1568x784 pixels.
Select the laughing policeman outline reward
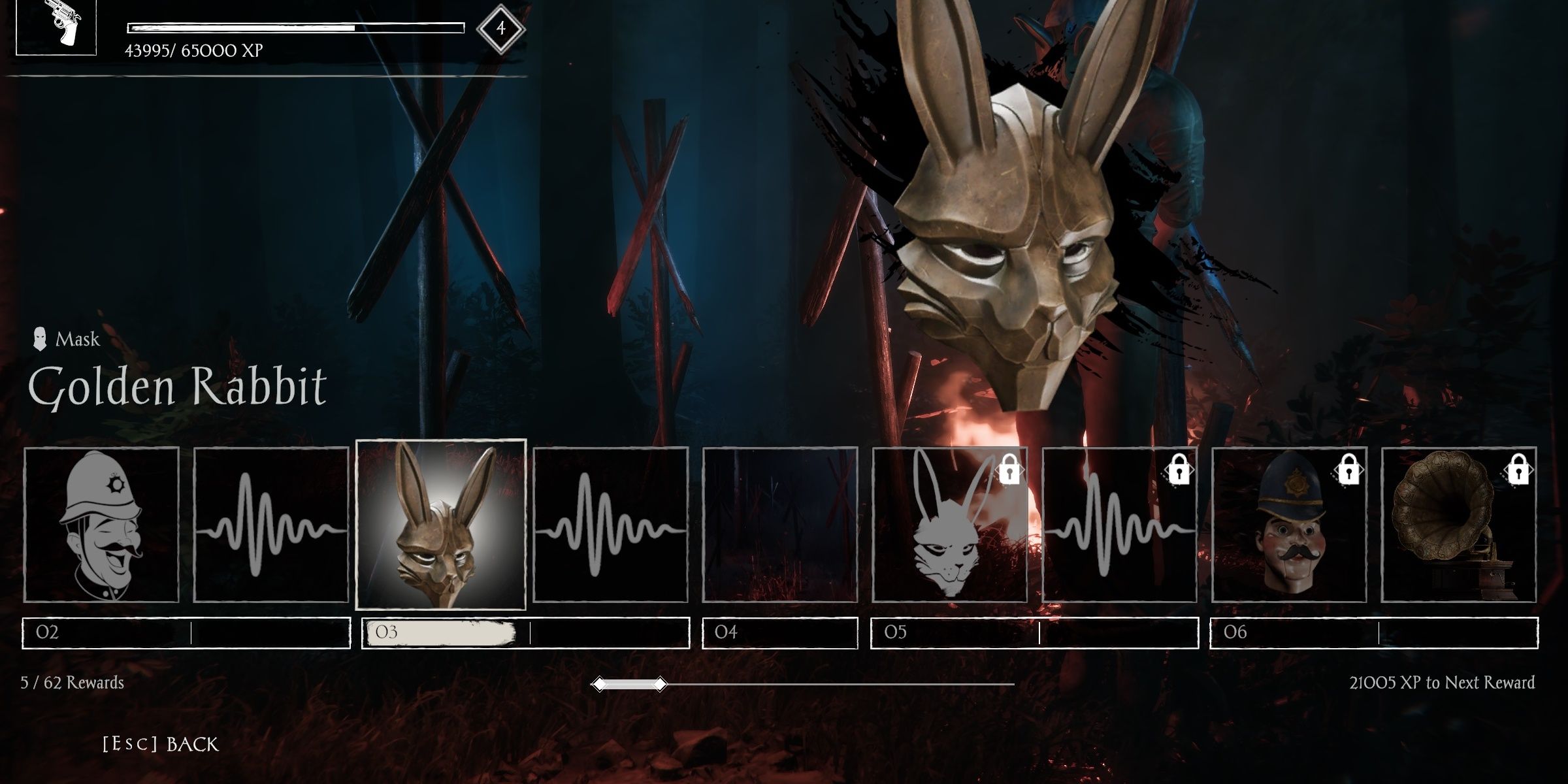(x=101, y=524)
